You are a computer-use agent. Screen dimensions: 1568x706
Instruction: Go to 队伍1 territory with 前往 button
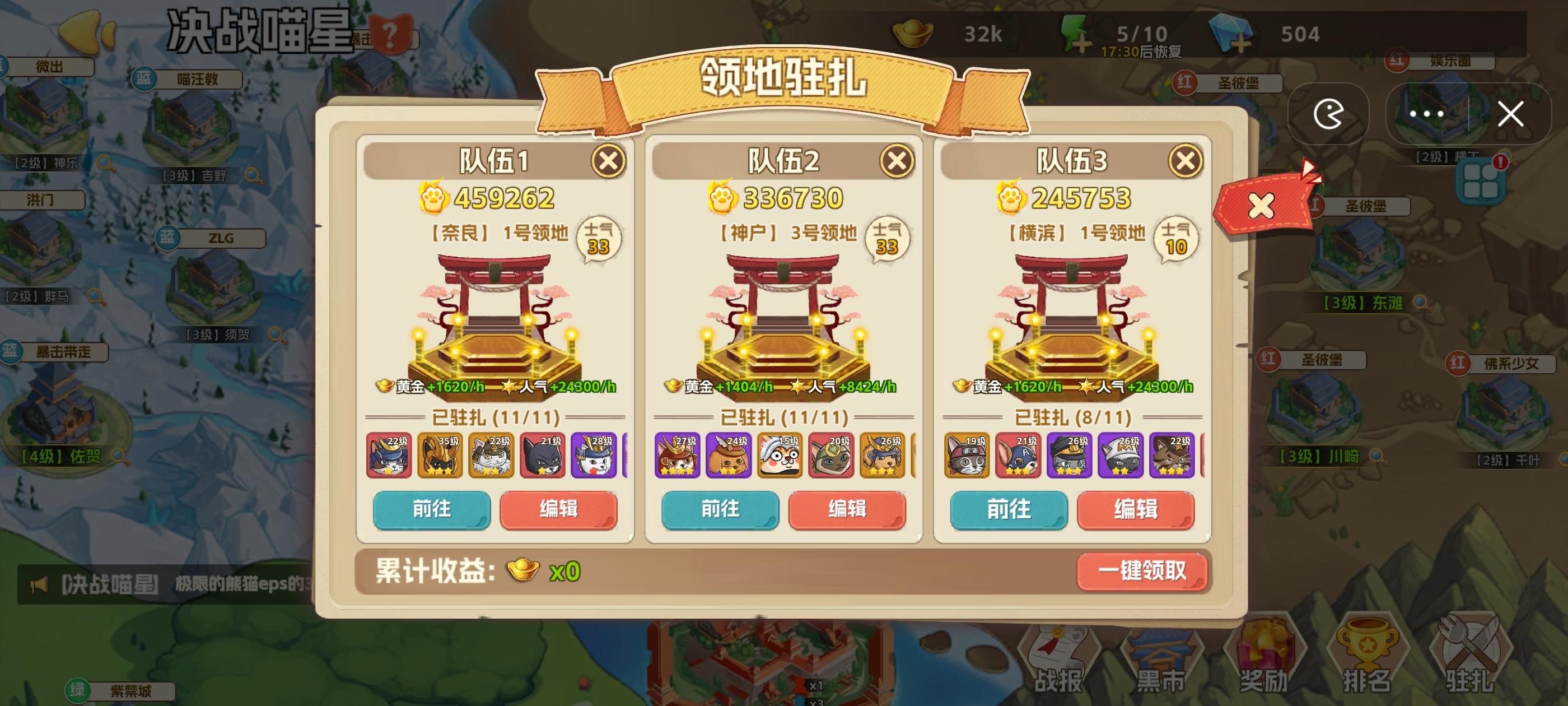click(x=433, y=511)
